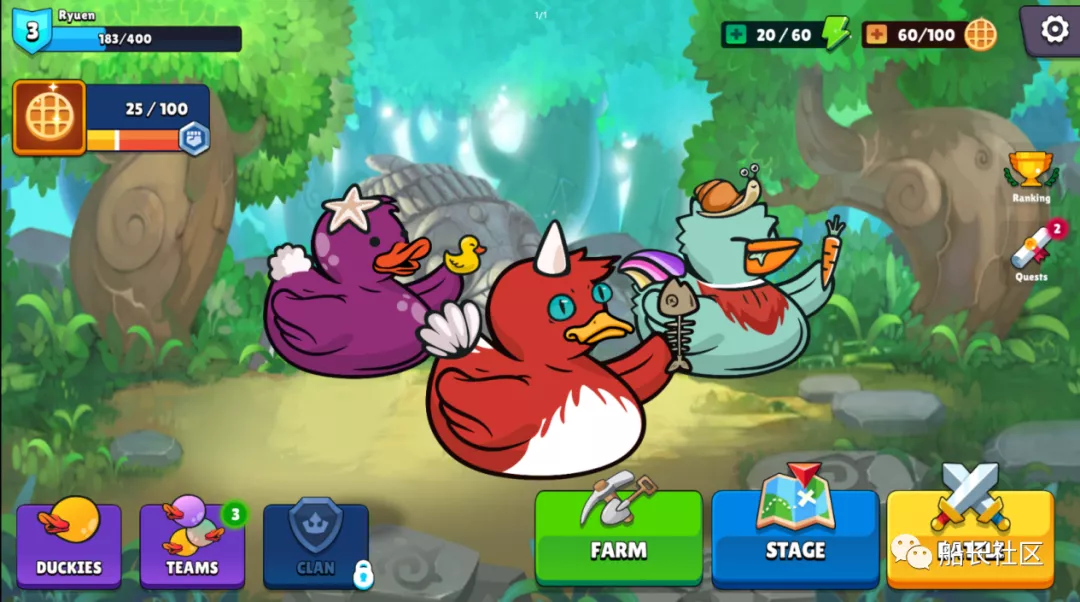Image resolution: width=1080 pixels, height=602 pixels.
Task: Tap the locked Clan button
Action: point(316,545)
